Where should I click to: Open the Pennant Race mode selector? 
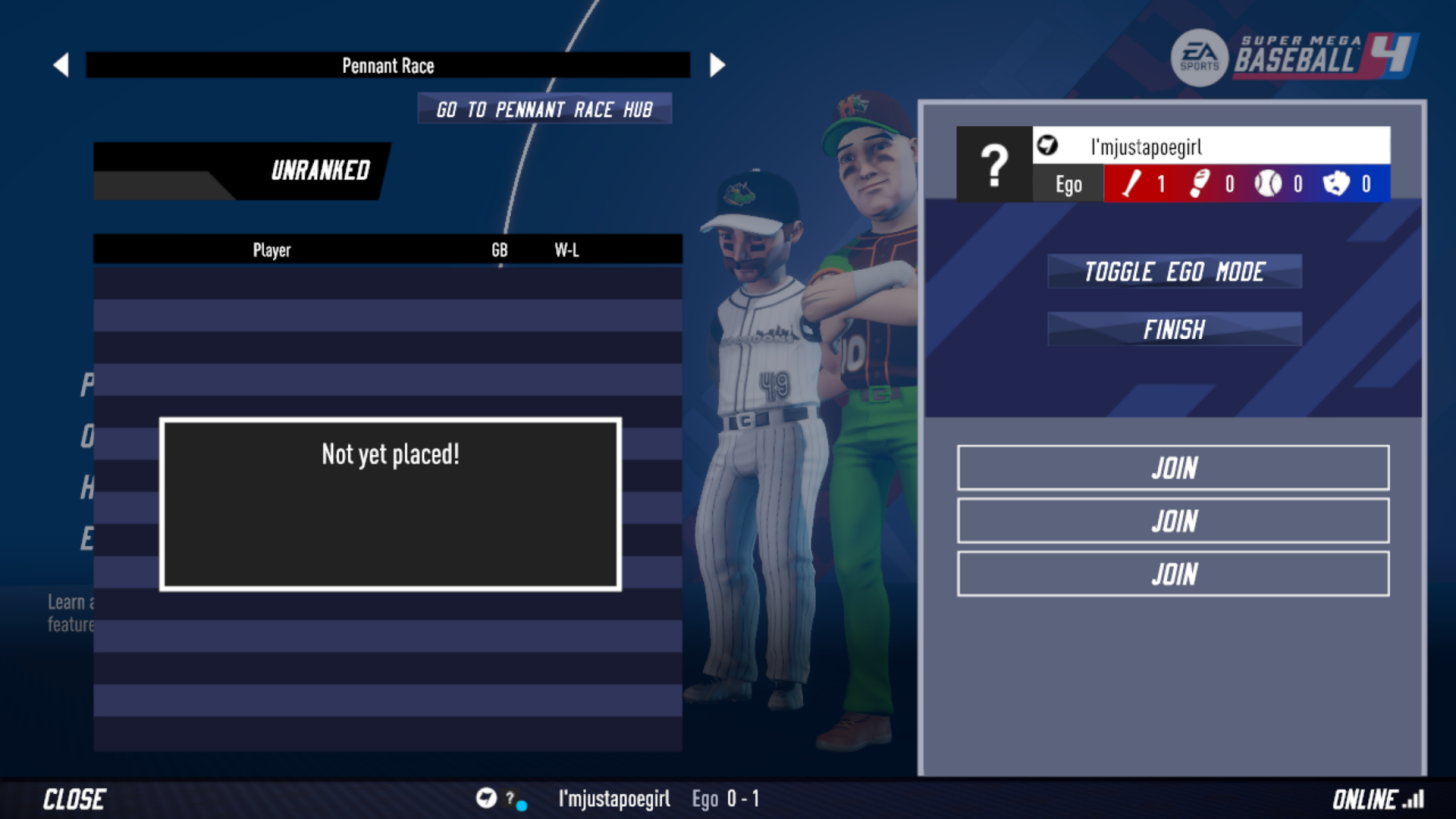[x=389, y=65]
